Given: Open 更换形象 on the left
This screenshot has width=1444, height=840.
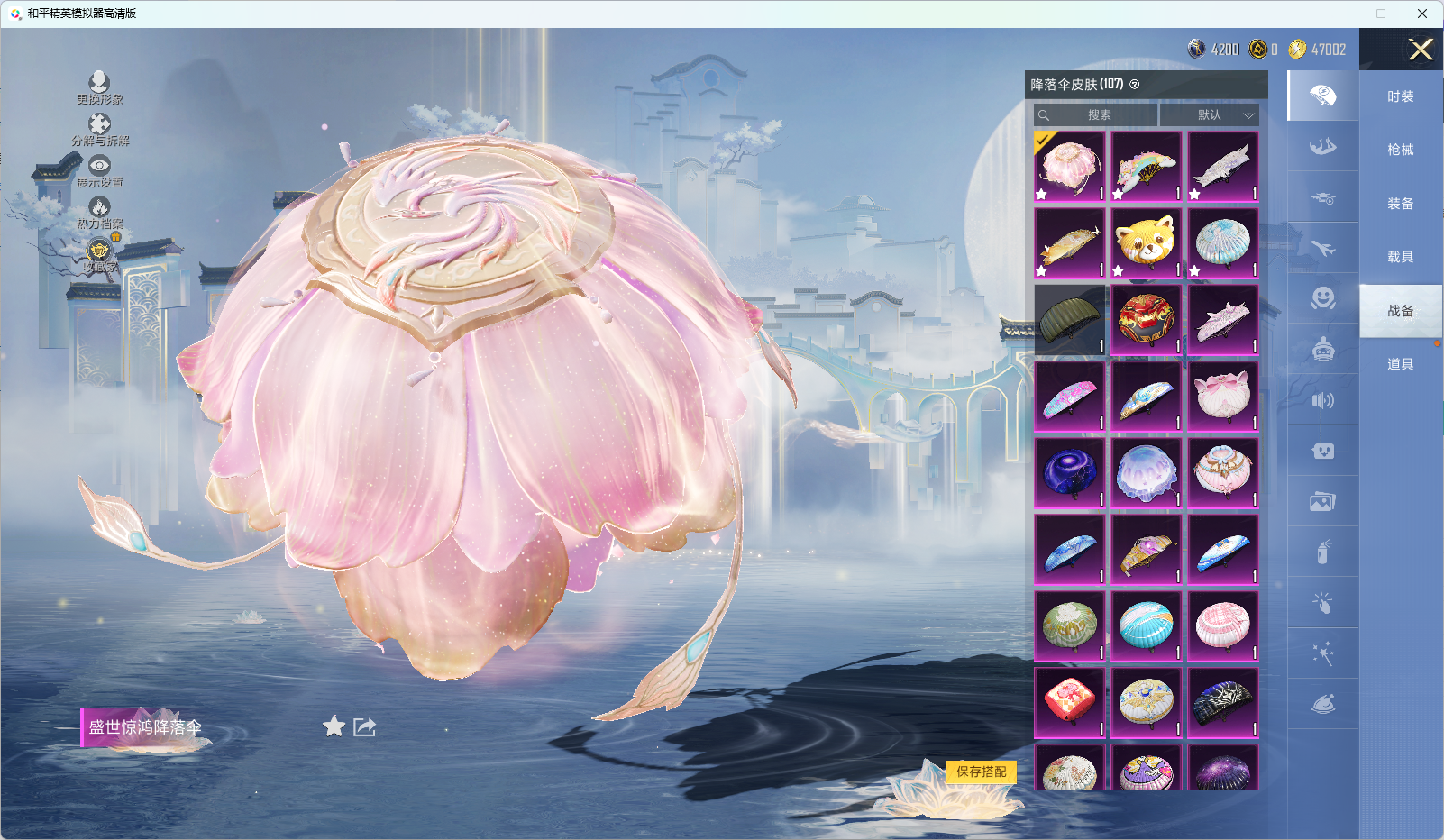Looking at the screenshot, I should tap(99, 88).
